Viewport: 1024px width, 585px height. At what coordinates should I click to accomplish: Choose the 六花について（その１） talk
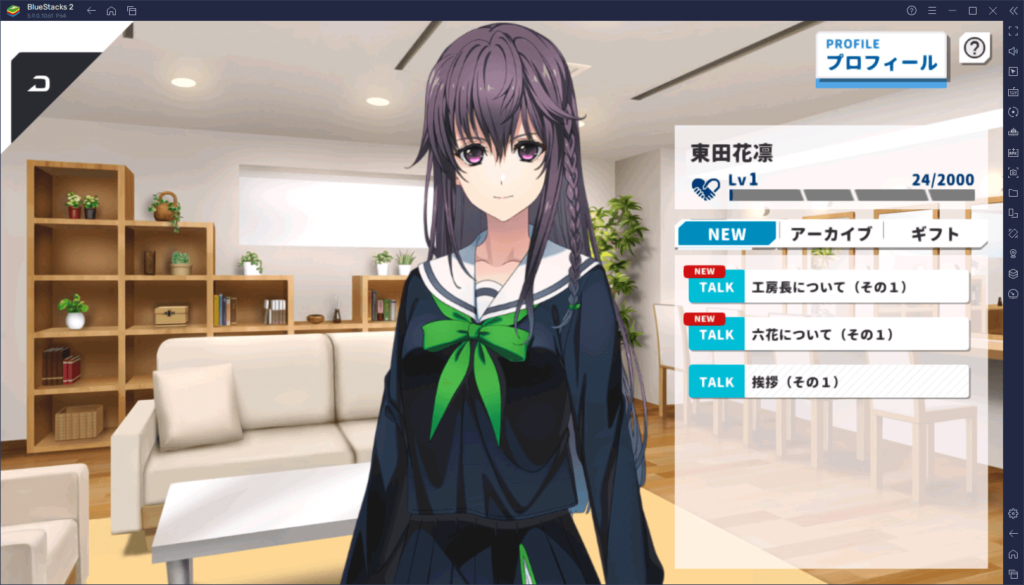(828, 334)
